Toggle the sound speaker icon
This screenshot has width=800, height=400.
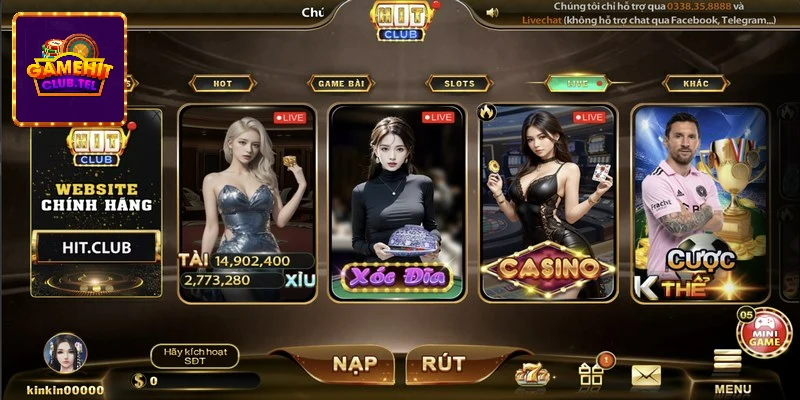pos(491,13)
